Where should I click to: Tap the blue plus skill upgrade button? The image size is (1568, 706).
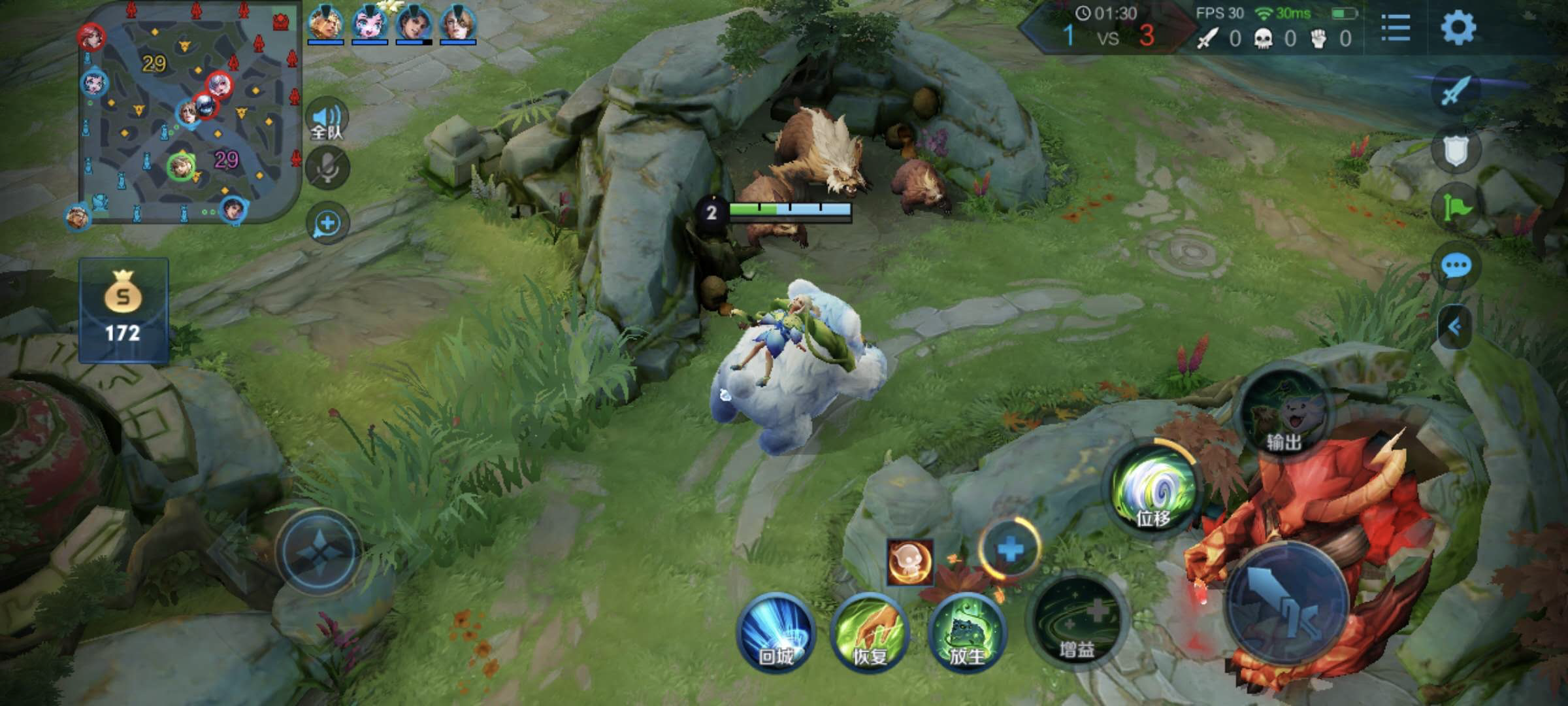(x=1010, y=549)
